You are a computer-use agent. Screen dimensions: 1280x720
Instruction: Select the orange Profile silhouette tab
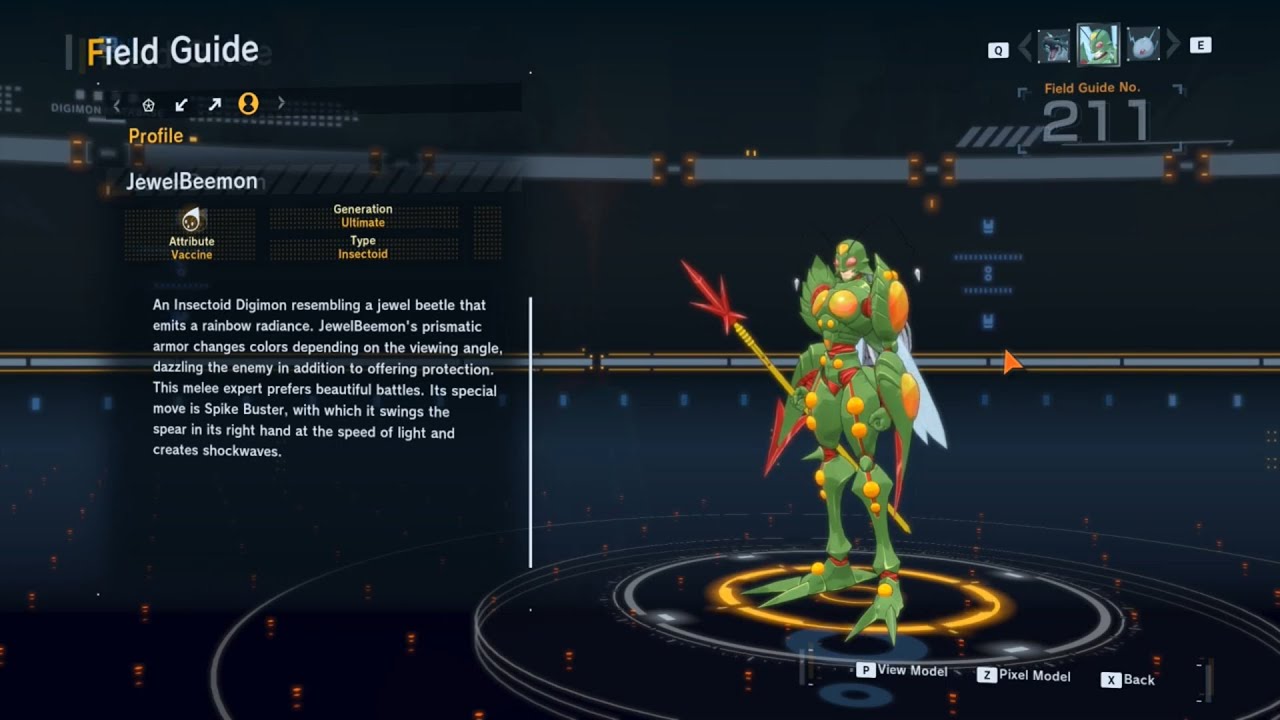(x=248, y=103)
